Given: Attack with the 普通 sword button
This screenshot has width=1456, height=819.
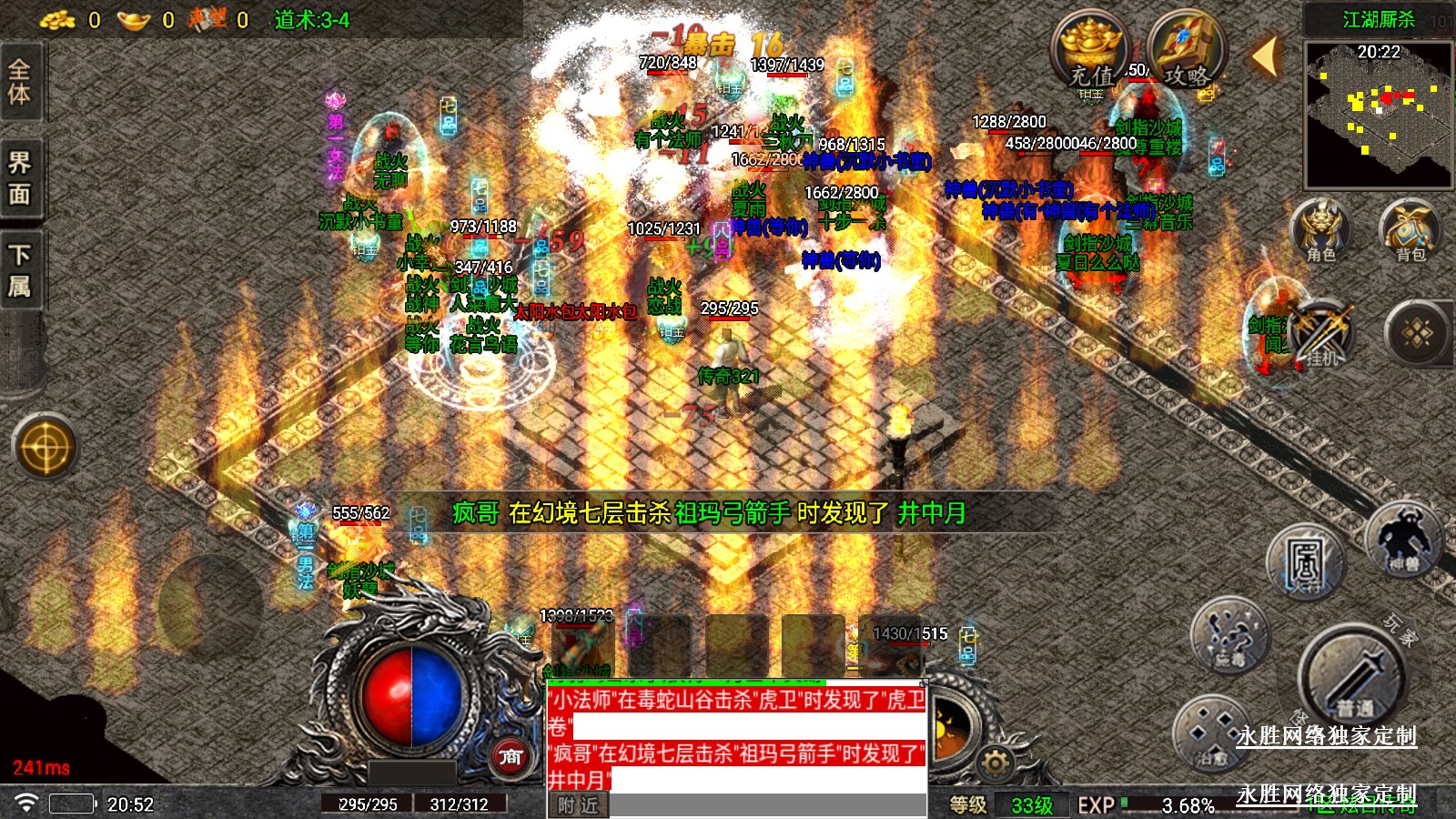Looking at the screenshot, I should pyautogui.click(x=1353, y=680).
